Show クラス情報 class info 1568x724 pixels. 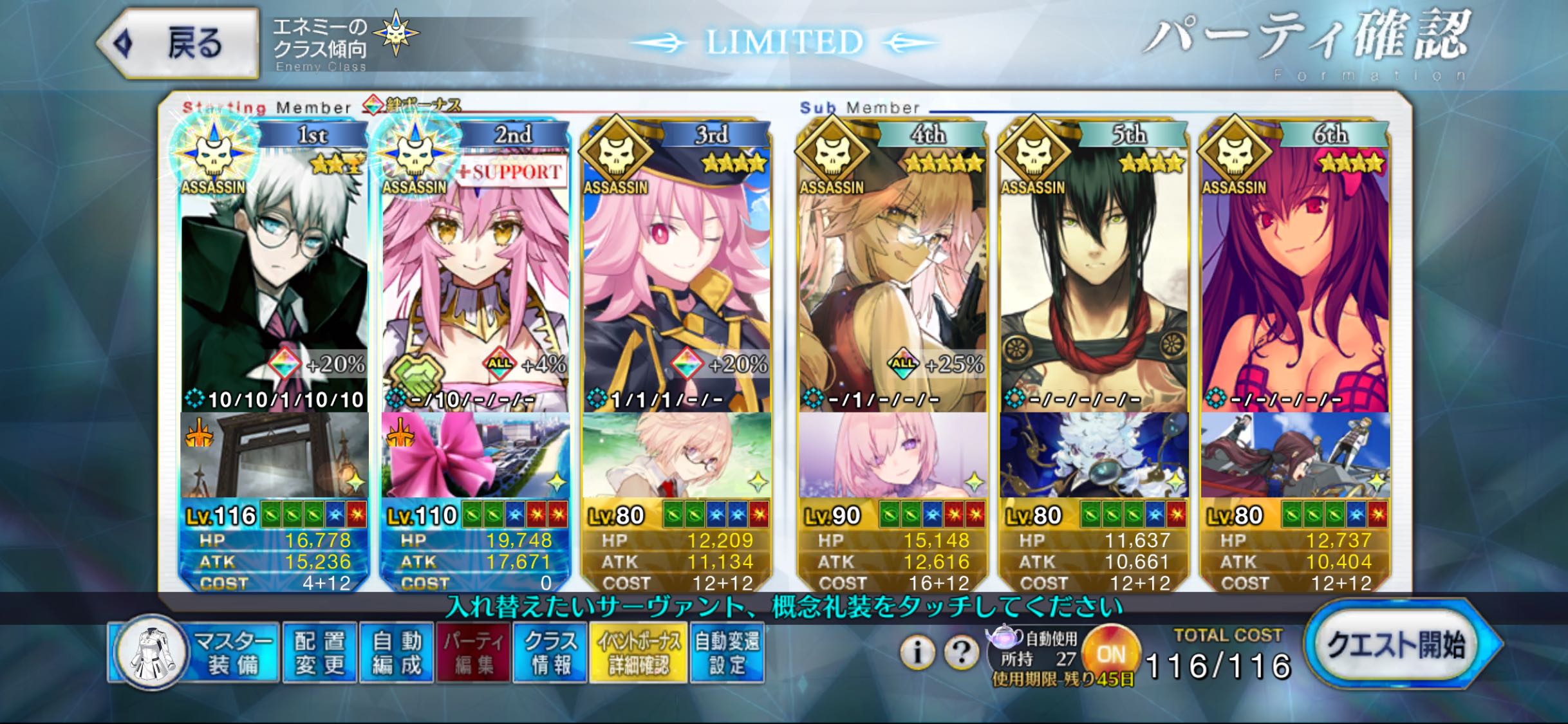click(x=550, y=653)
